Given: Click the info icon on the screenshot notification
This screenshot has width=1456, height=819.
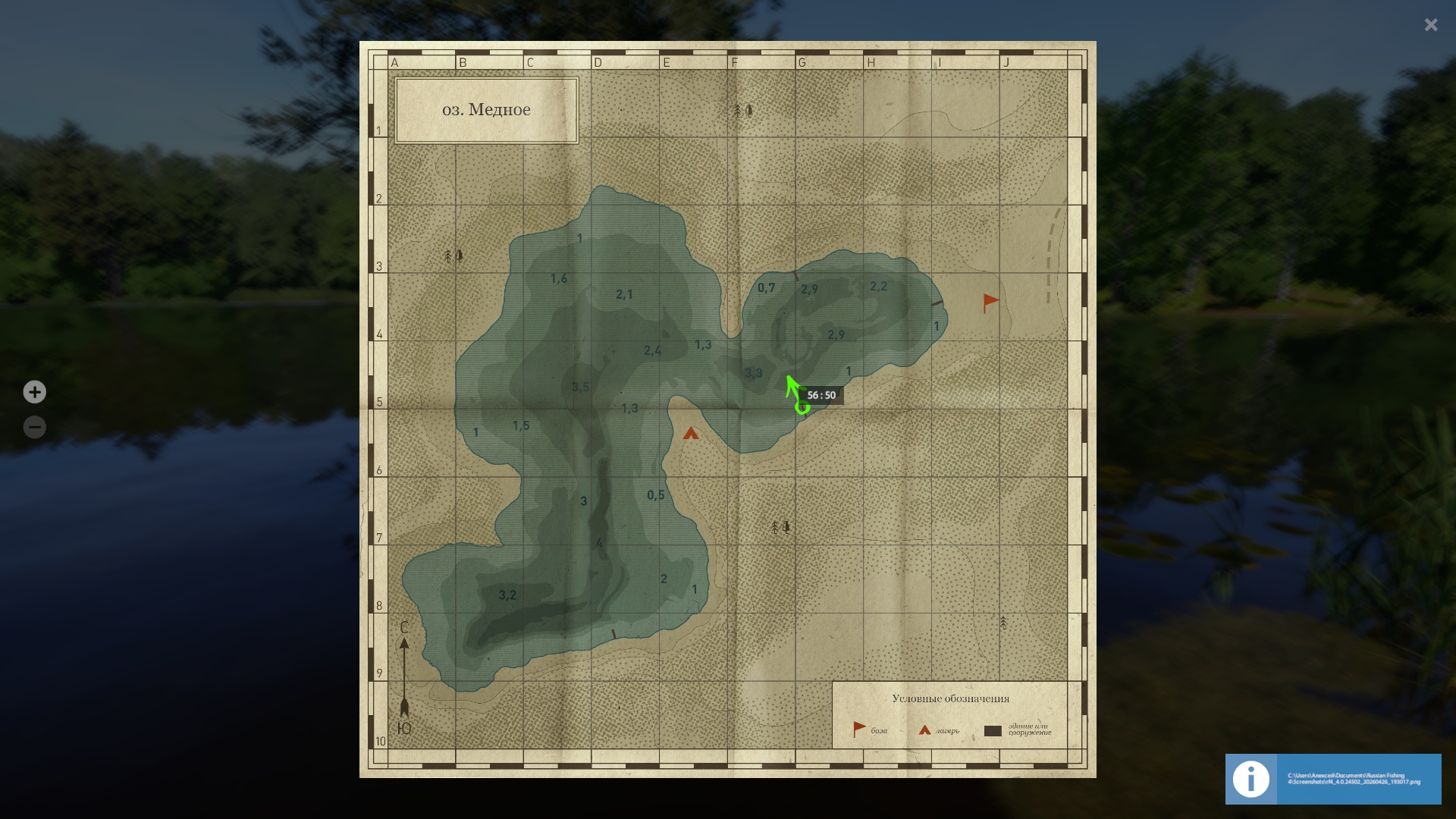Looking at the screenshot, I should (x=1250, y=779).
